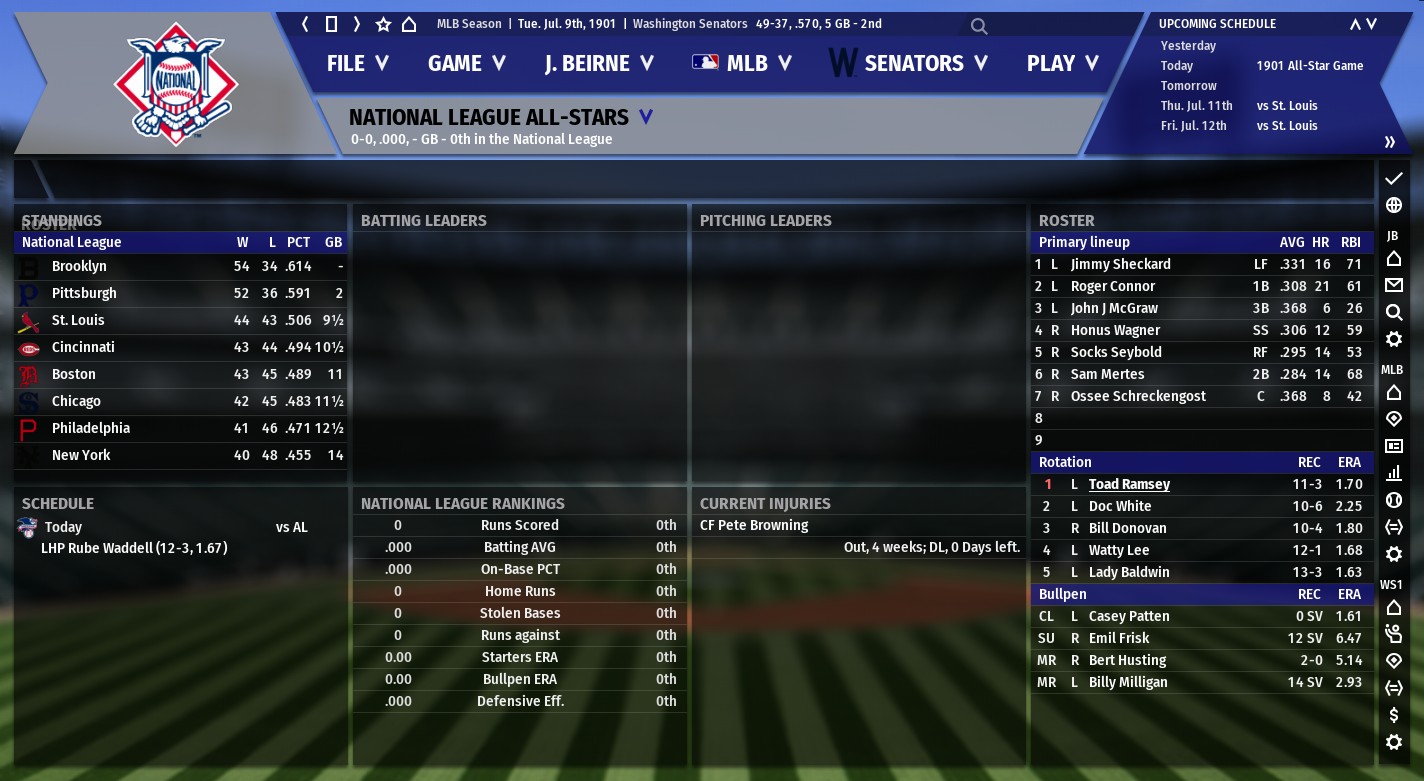Open the FILE menu
Viewport: 1424px width, 781px height.
[357, 63]
